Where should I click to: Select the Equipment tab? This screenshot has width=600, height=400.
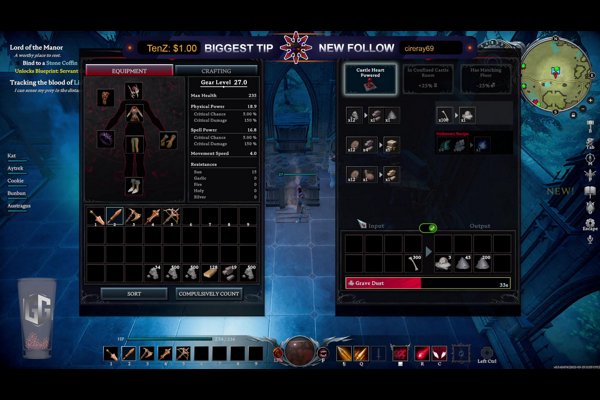(129, 71)
